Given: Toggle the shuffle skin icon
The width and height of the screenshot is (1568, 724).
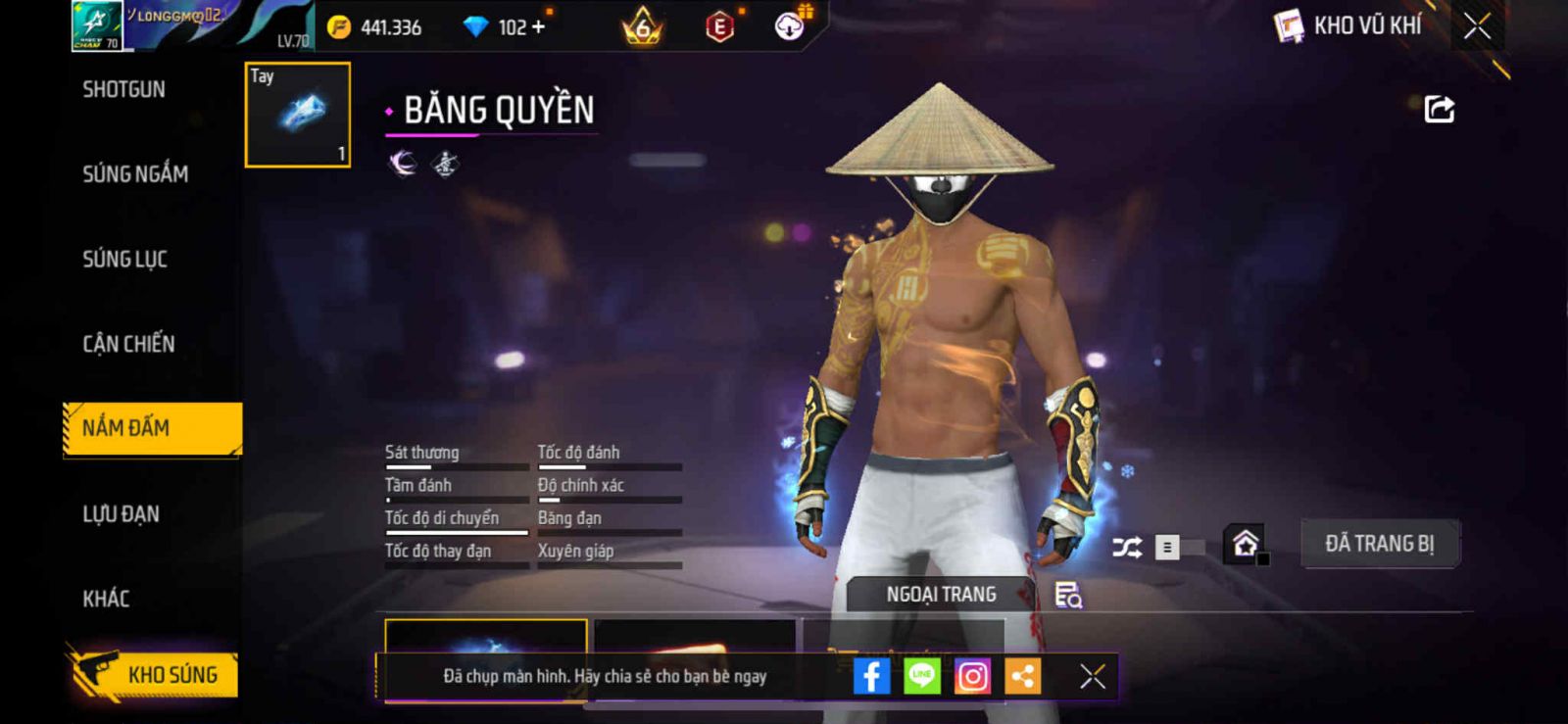Looking at the screenshot, I should point(1127,547).
